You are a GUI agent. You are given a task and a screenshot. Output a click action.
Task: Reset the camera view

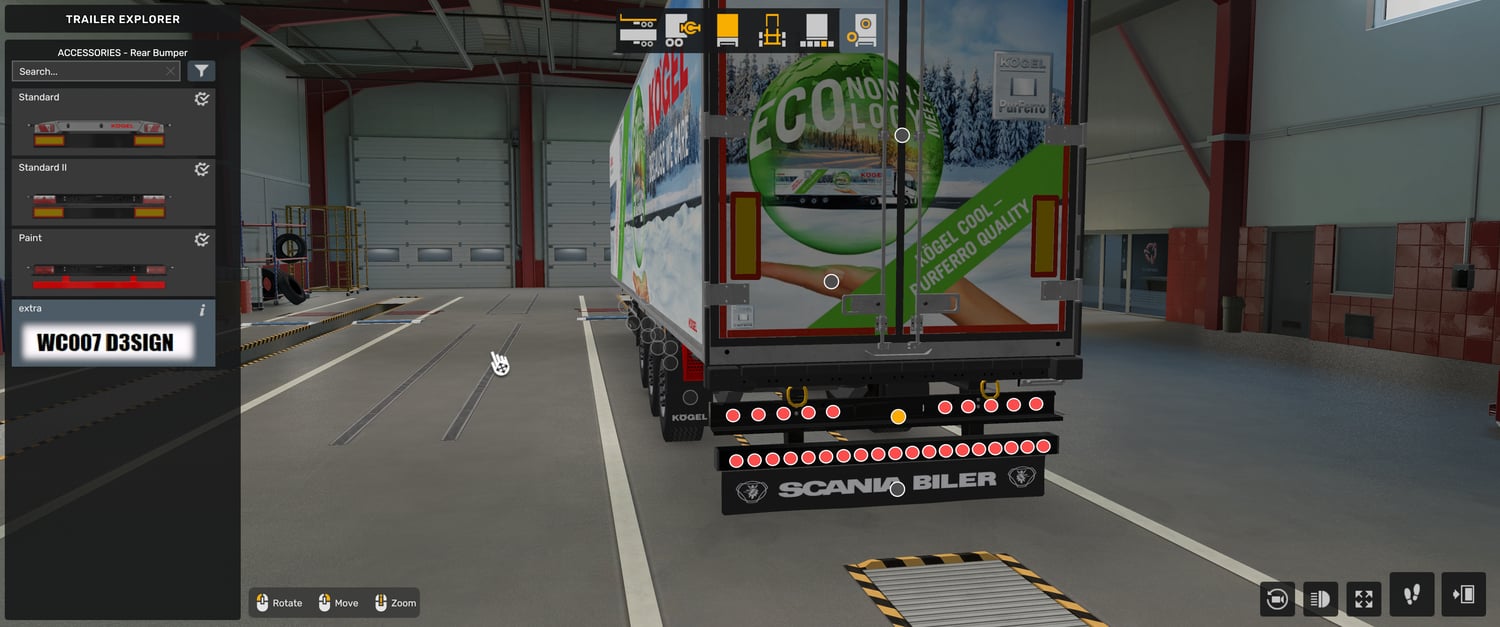1277,599
